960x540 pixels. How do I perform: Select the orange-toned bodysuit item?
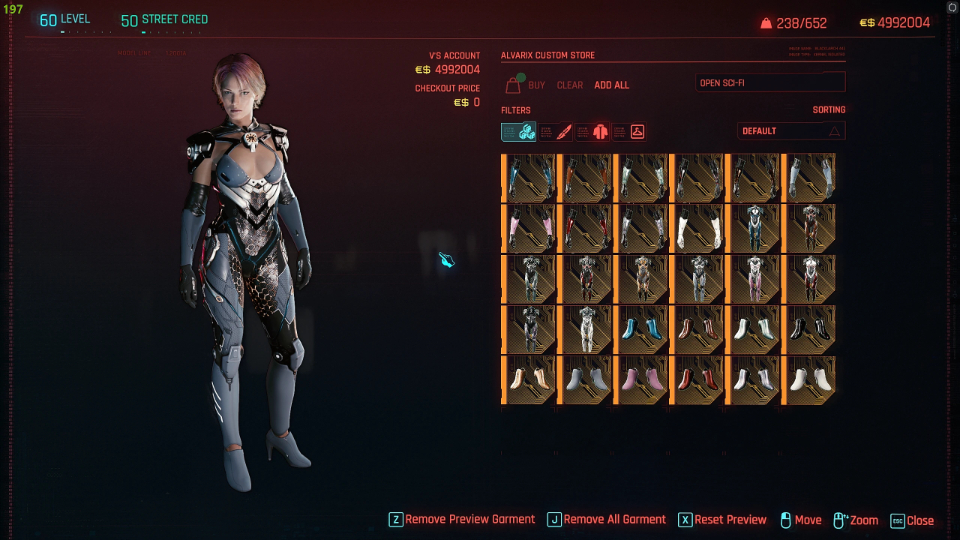[x=641, y=278]
